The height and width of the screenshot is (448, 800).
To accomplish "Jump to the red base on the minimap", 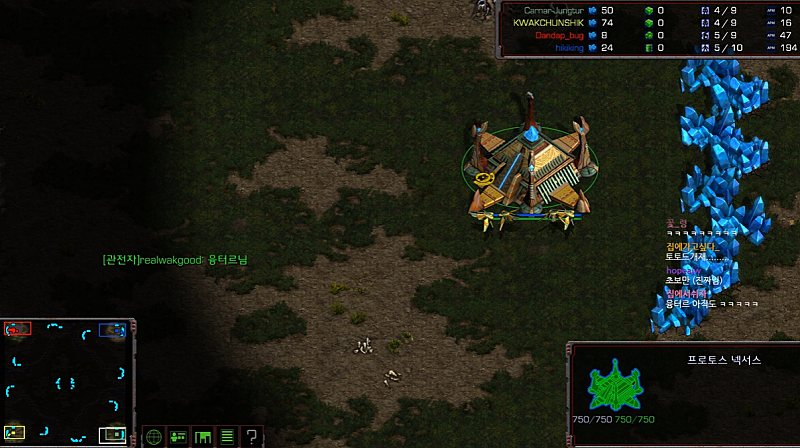I will [x=18, y=328].
